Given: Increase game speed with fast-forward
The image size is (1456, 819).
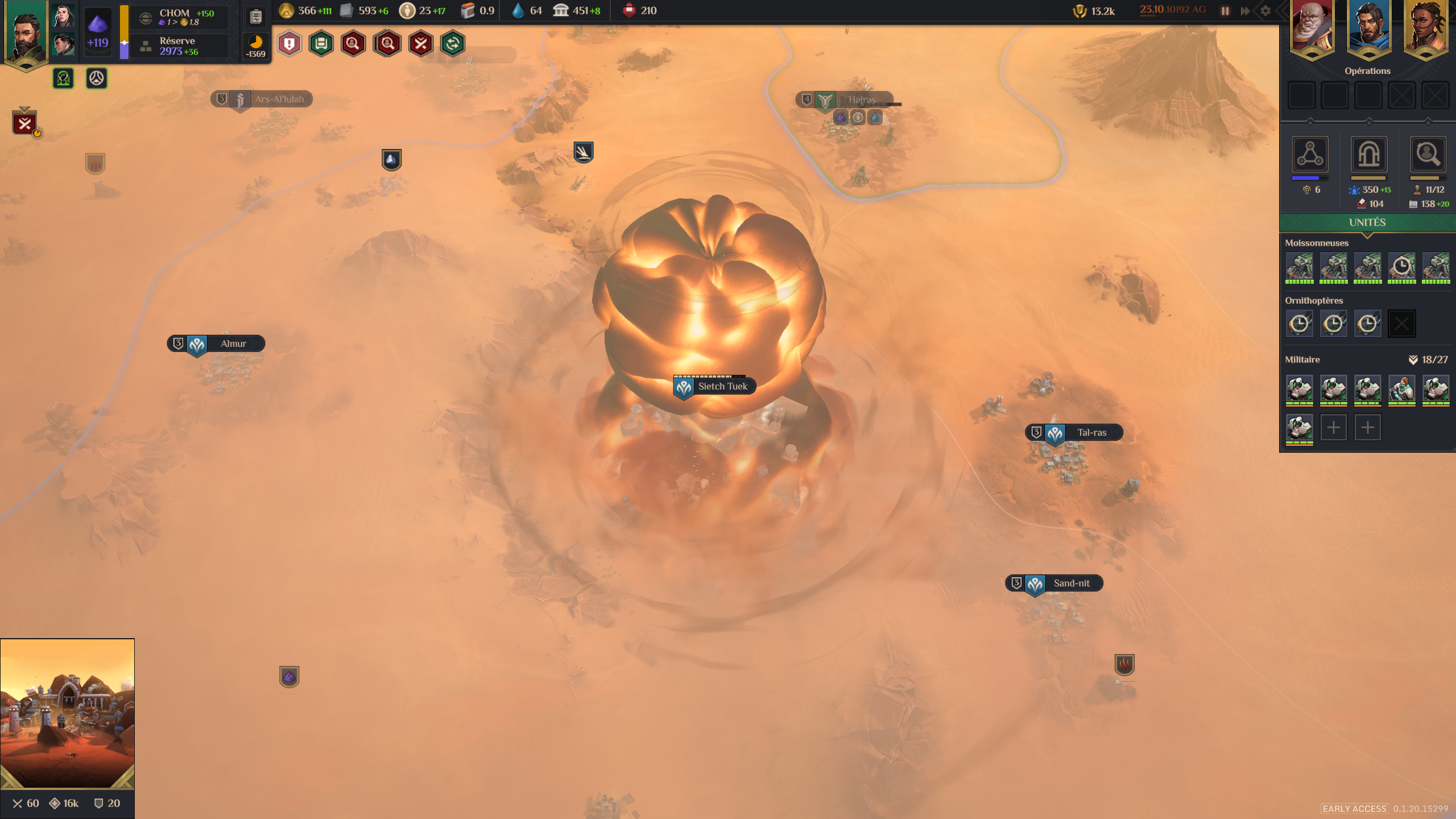Looking at the screenshot, I should pos(1246,11).
